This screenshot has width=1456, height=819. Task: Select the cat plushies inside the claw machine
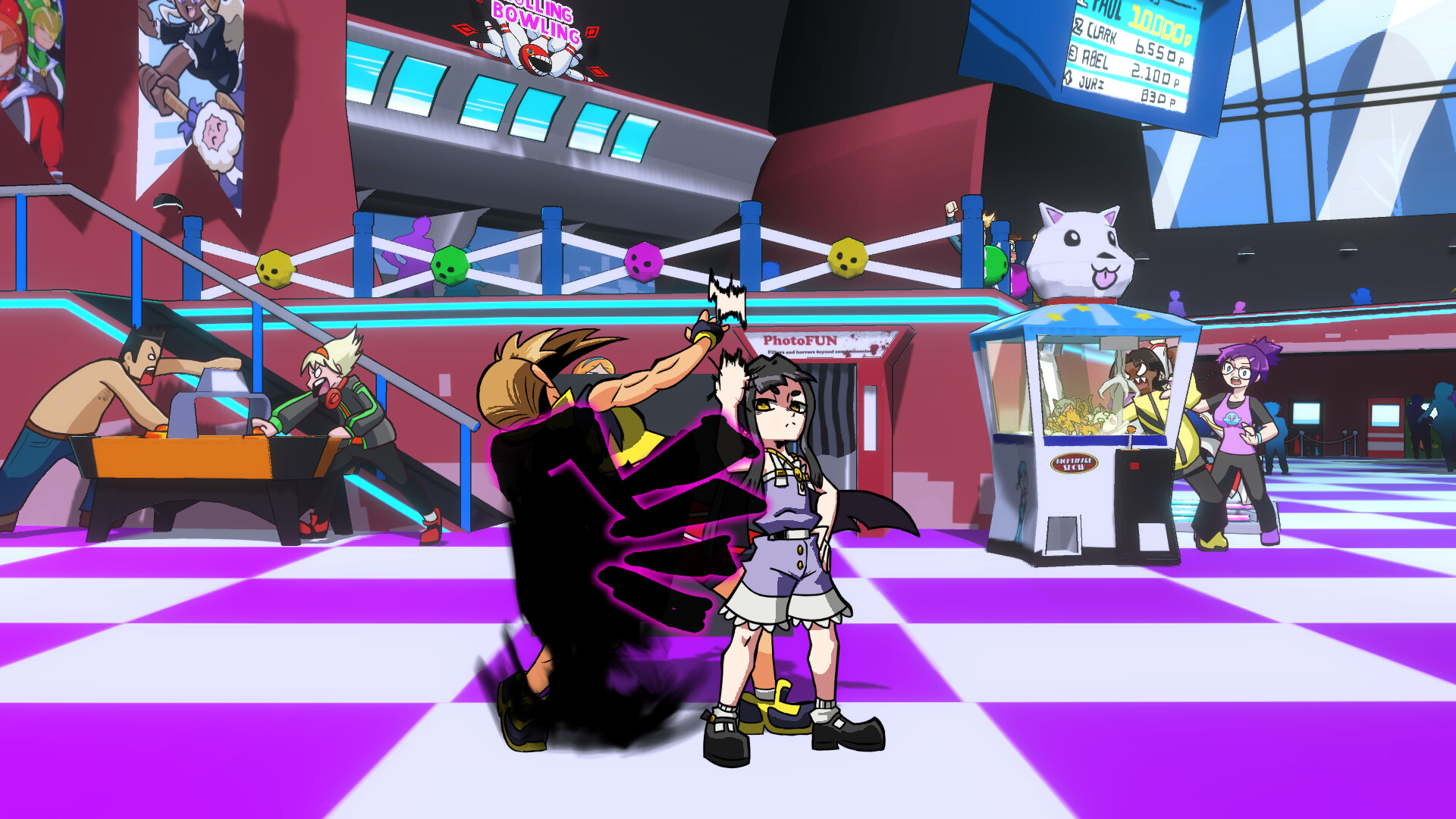point(1077,416)
